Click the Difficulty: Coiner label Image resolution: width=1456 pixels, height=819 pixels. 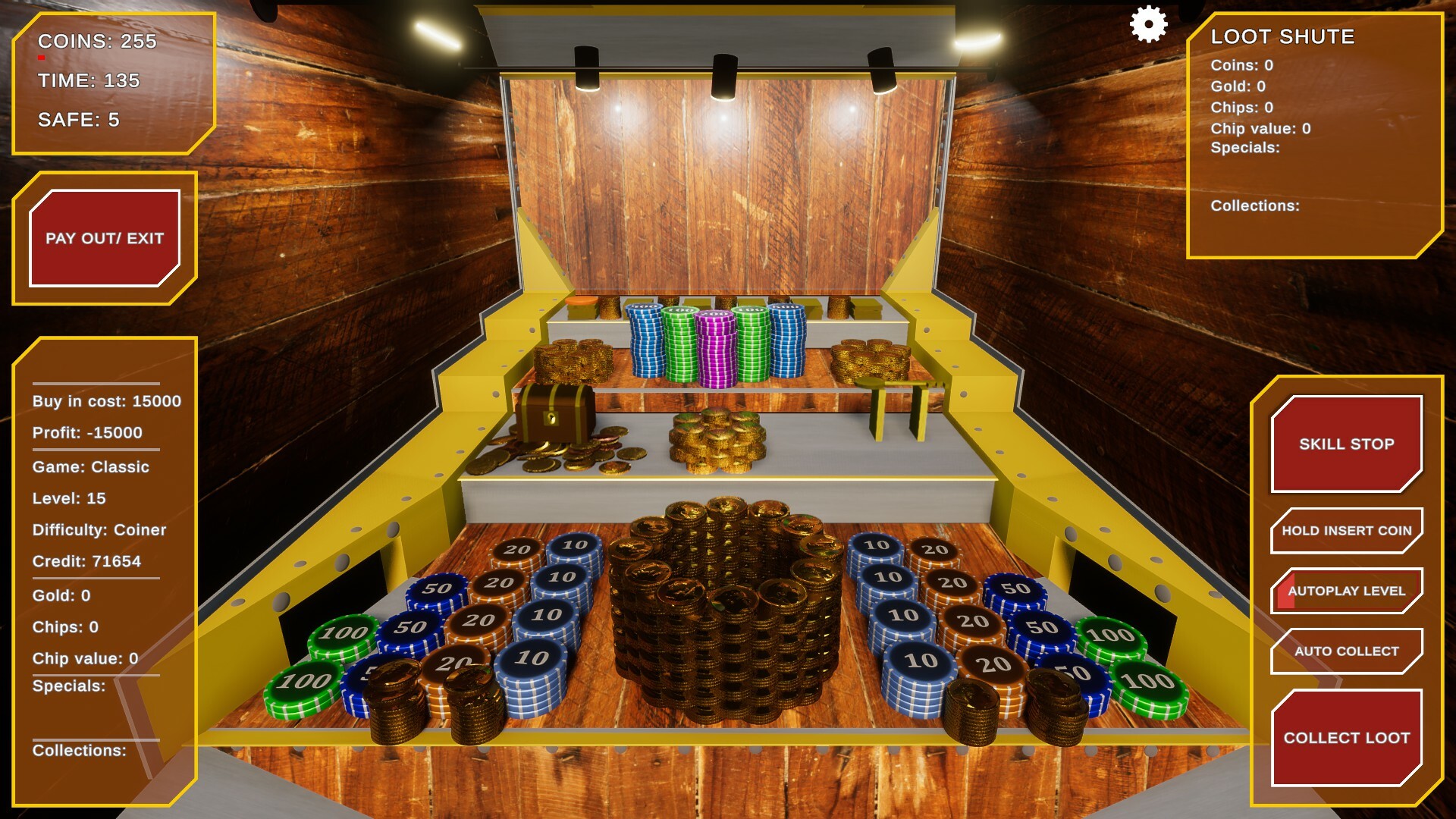pos(98,530)
